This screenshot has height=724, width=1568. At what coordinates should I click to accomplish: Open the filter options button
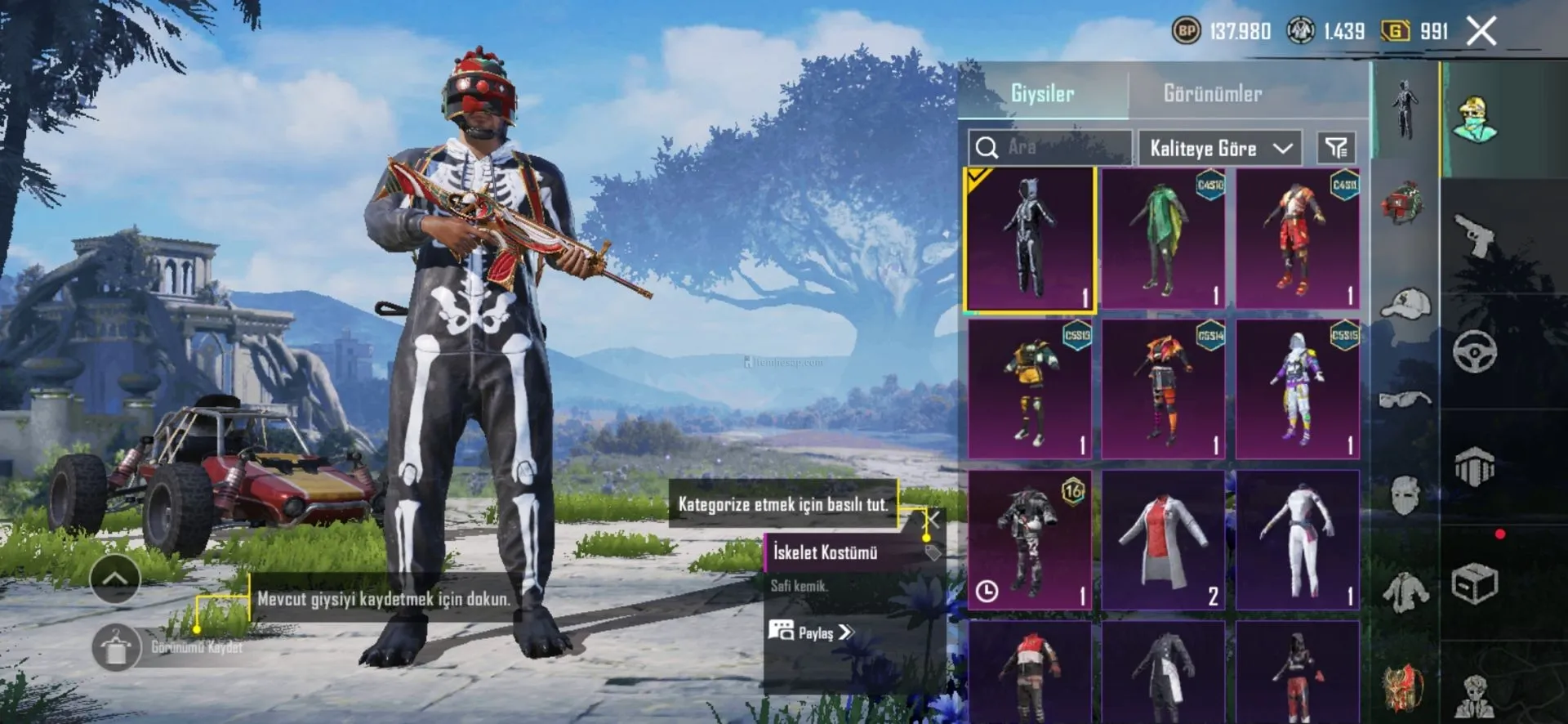tap(1336, 148)
